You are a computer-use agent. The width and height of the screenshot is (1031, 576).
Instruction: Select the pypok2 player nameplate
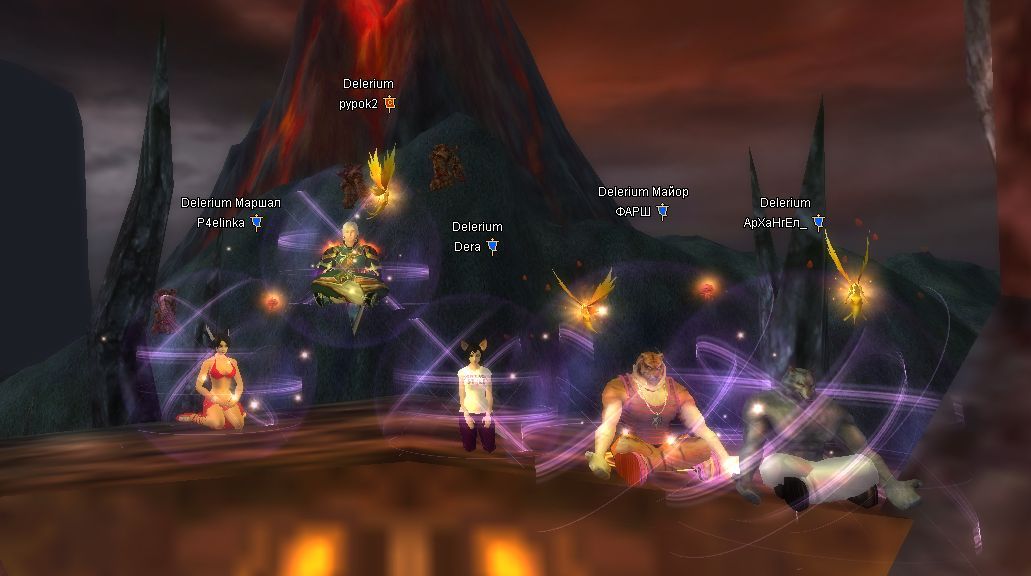(359, 103)
